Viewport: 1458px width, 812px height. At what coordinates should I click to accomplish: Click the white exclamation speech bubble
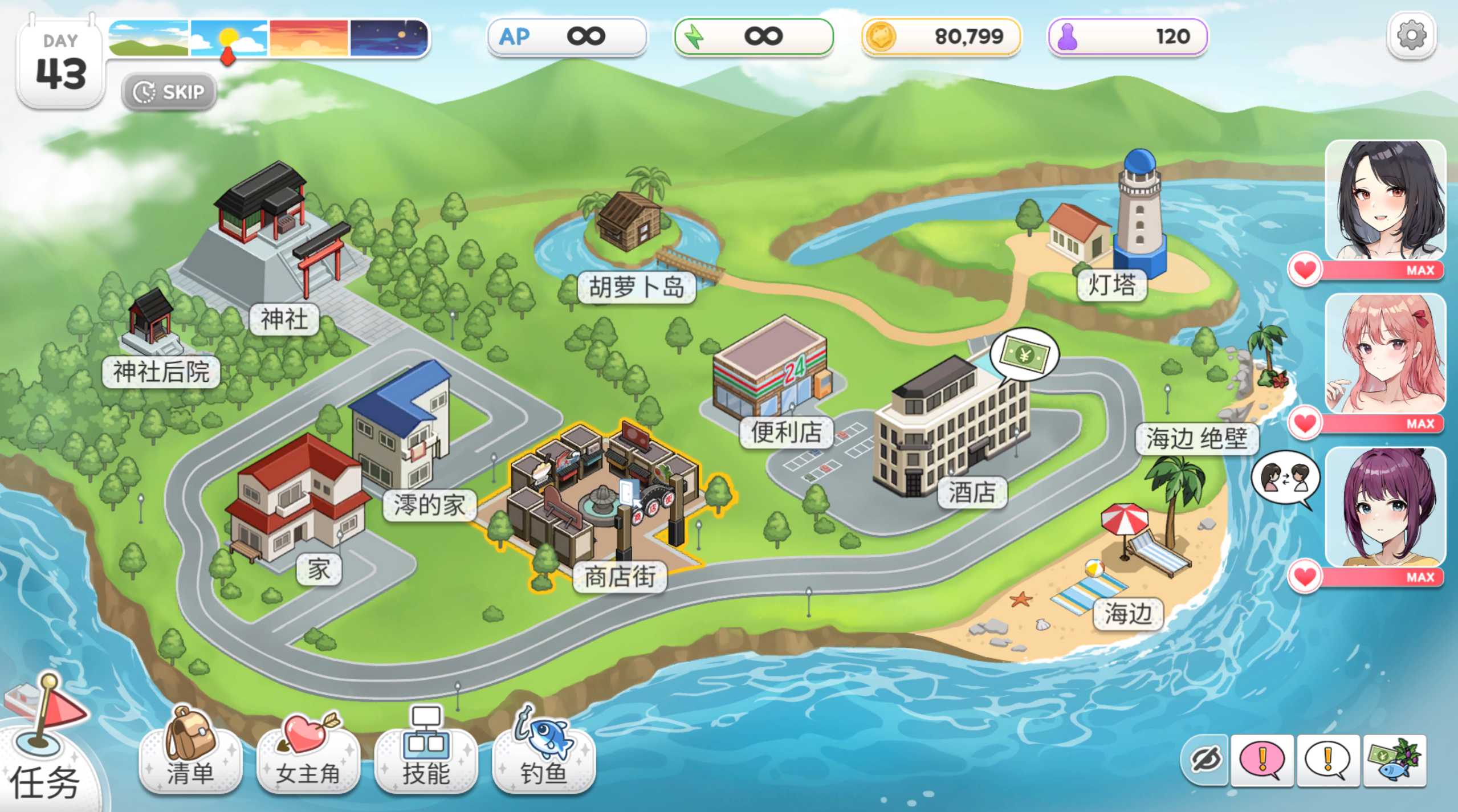click(x=1327, y=760)
